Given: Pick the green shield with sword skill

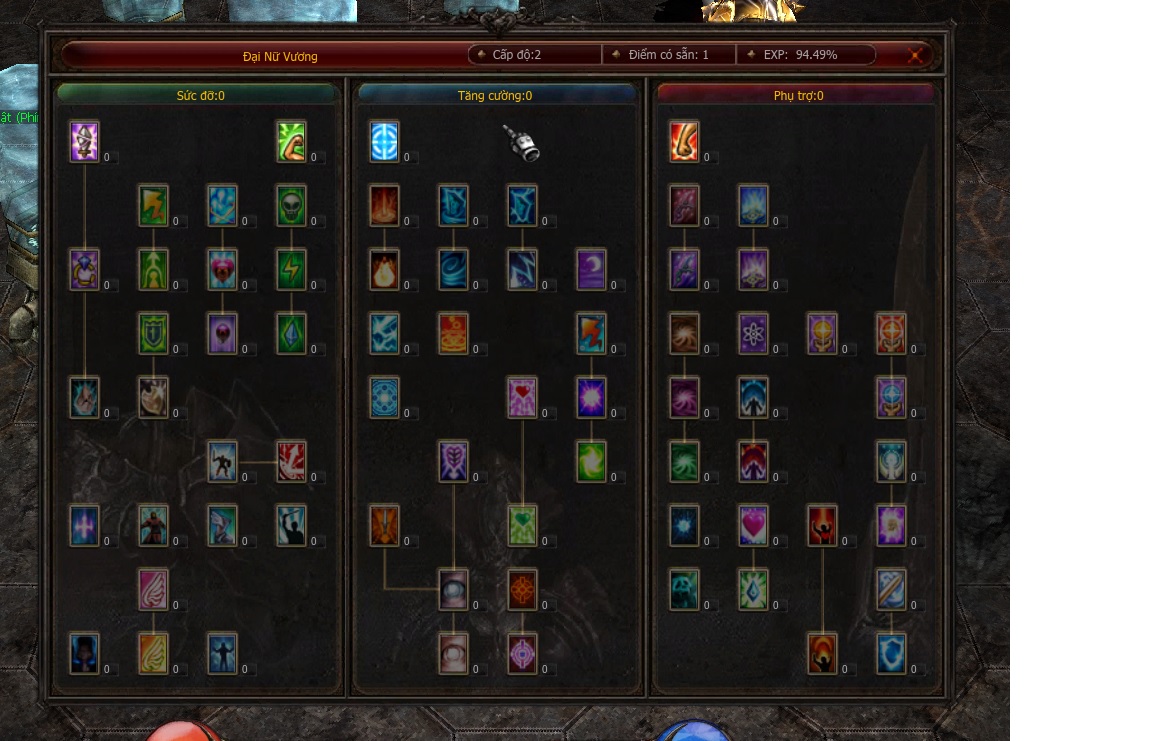Looking at the screenshot, I should pos(153,334).
